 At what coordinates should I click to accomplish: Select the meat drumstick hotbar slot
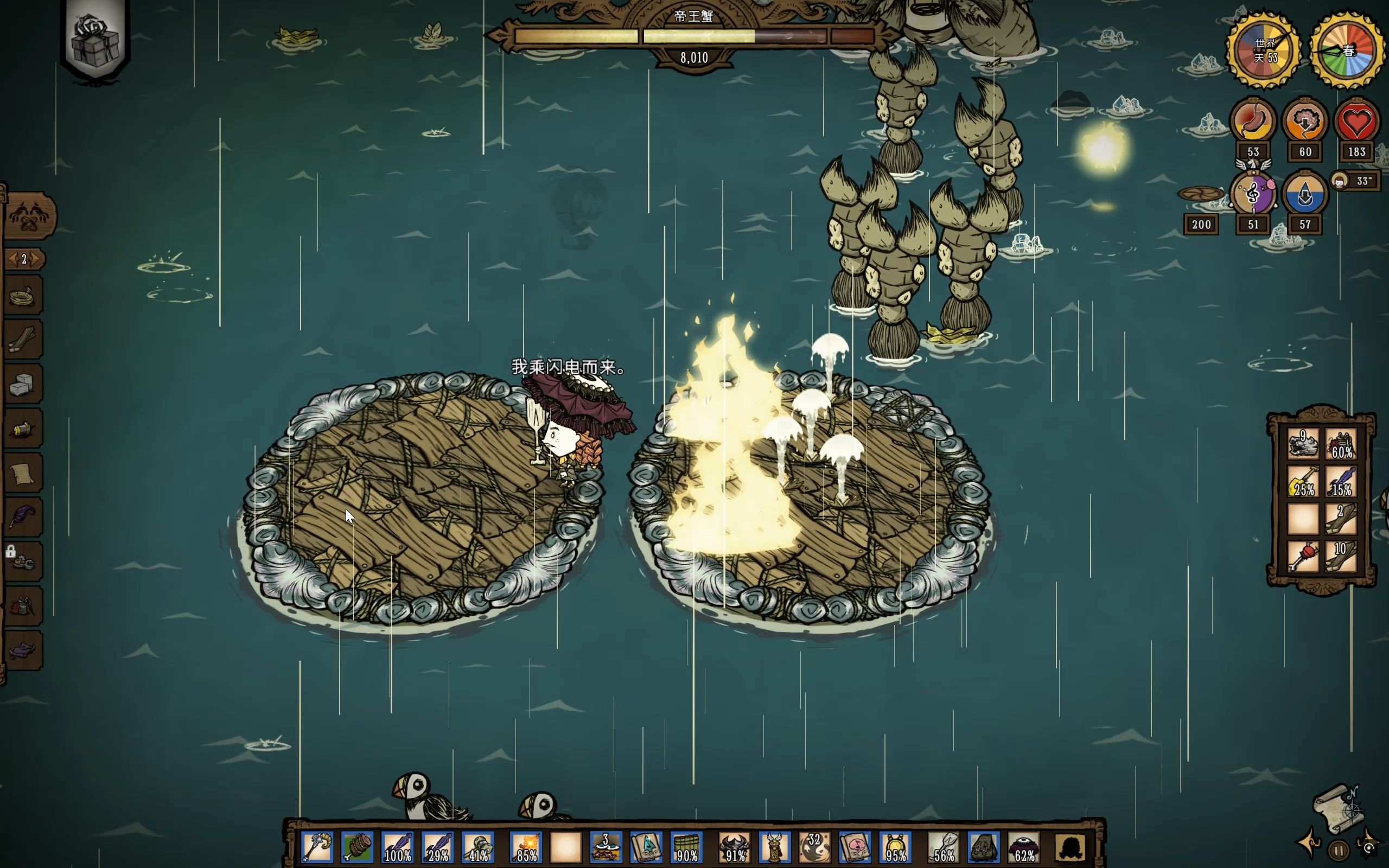tap(356, 847)
